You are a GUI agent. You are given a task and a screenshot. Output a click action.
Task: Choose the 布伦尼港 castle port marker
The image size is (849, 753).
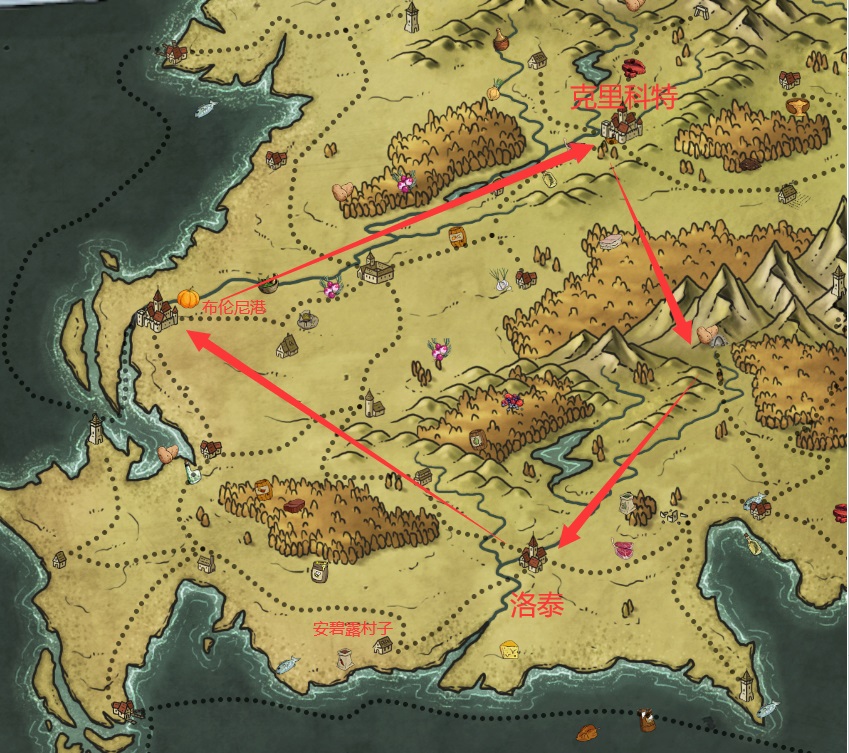pos(156,311)
